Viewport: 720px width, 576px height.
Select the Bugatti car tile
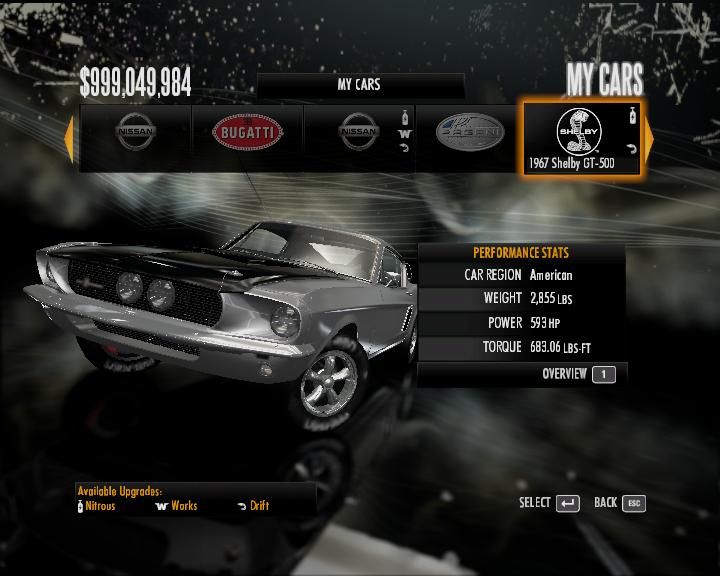(247, 135)
